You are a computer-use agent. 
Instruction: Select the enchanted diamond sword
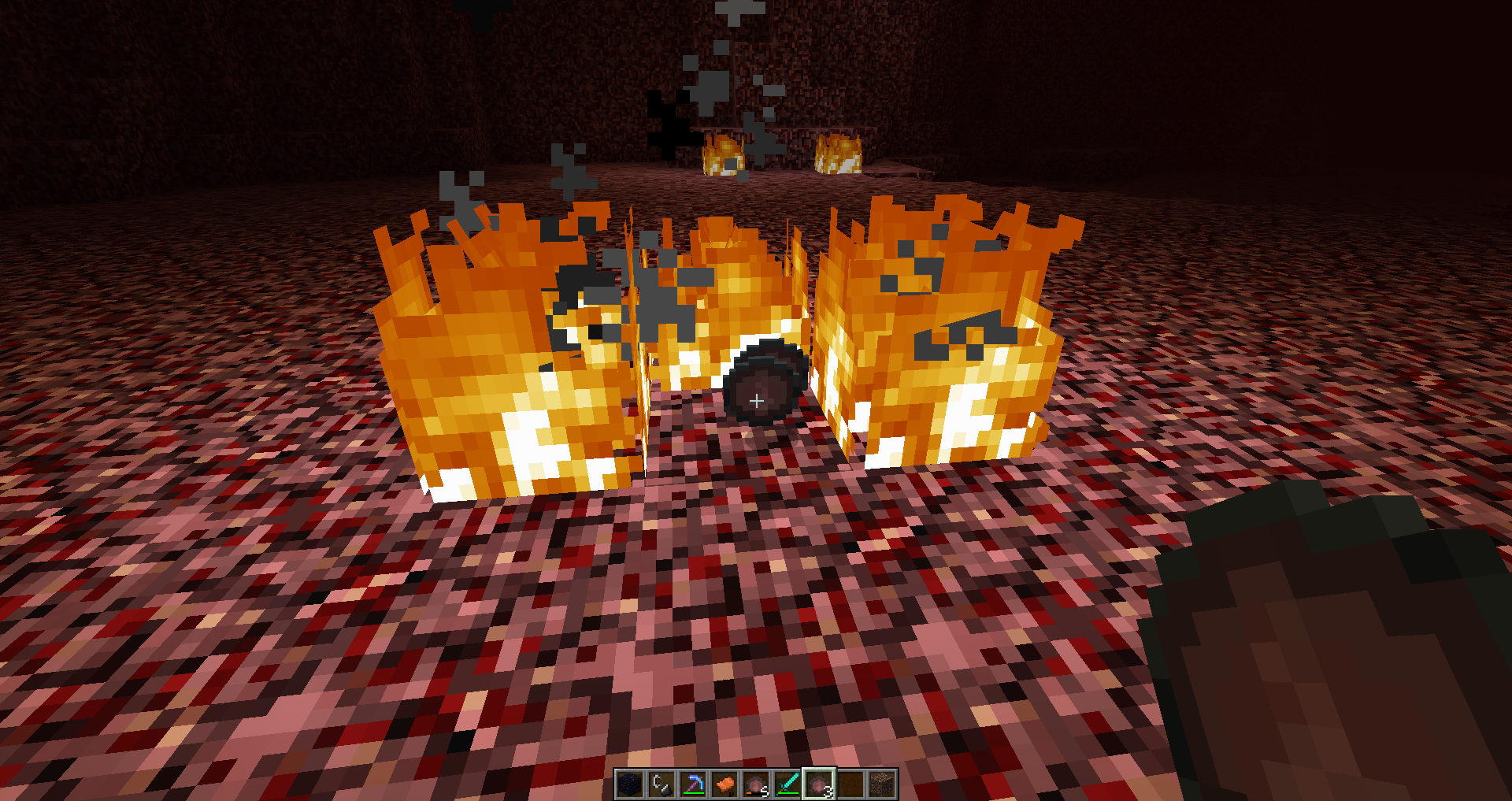click(787, 784)
